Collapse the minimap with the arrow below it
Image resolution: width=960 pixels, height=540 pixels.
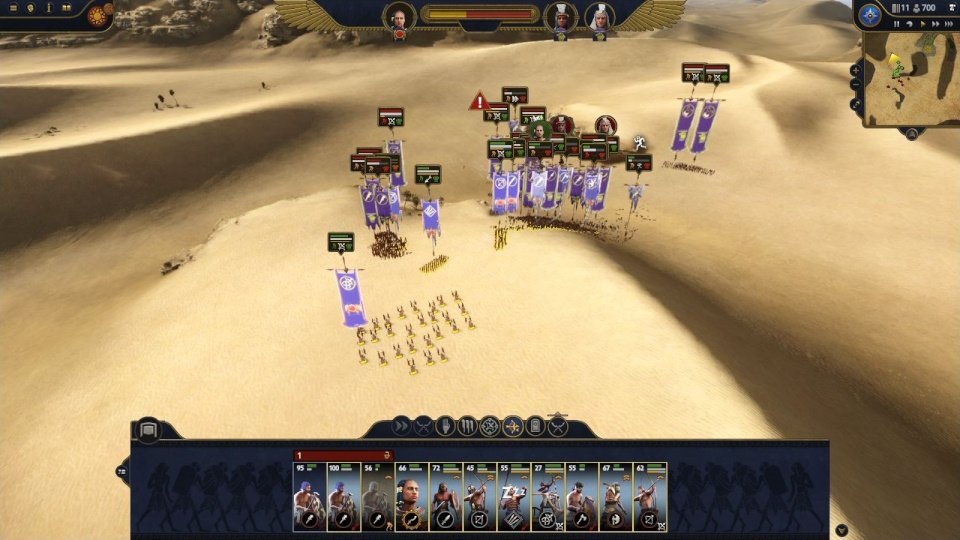(912, 133)
